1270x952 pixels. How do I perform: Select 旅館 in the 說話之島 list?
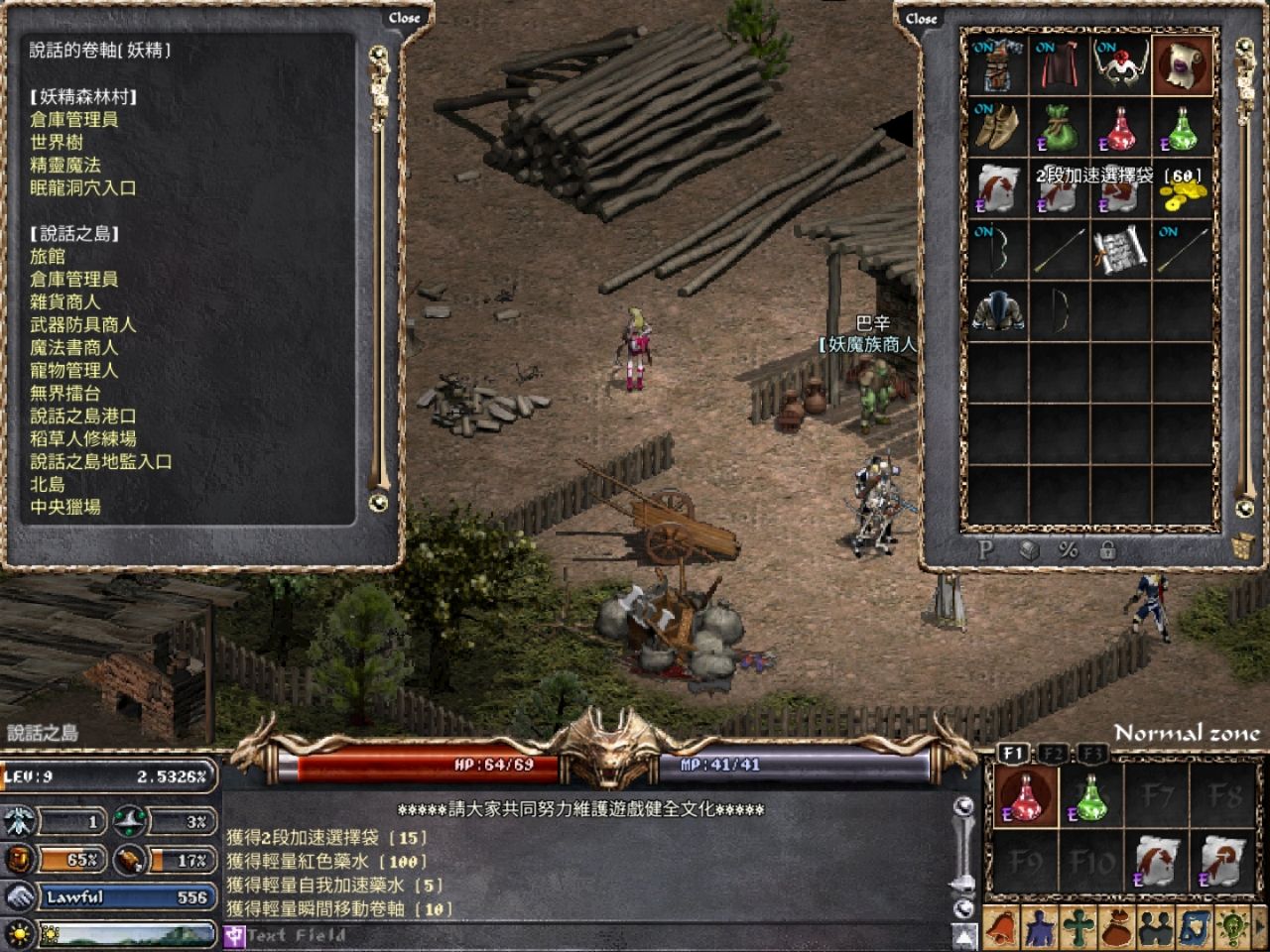coord(48,256)
